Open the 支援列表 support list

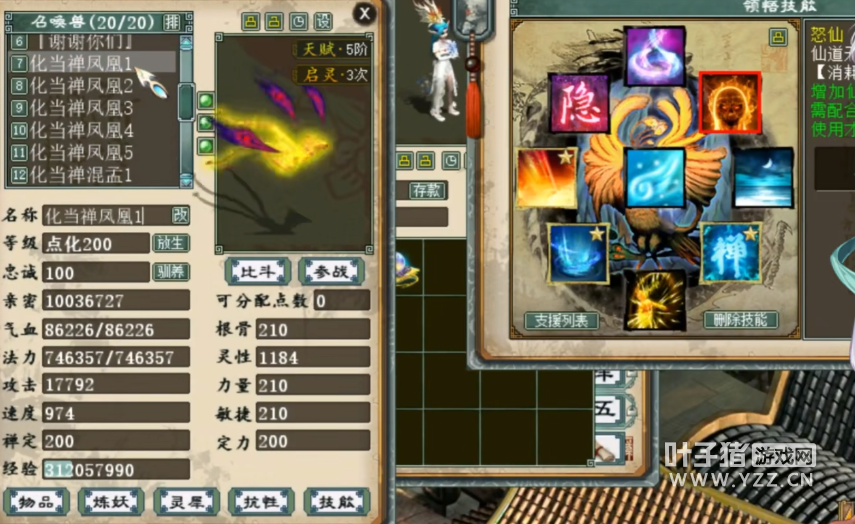(562, 321)
